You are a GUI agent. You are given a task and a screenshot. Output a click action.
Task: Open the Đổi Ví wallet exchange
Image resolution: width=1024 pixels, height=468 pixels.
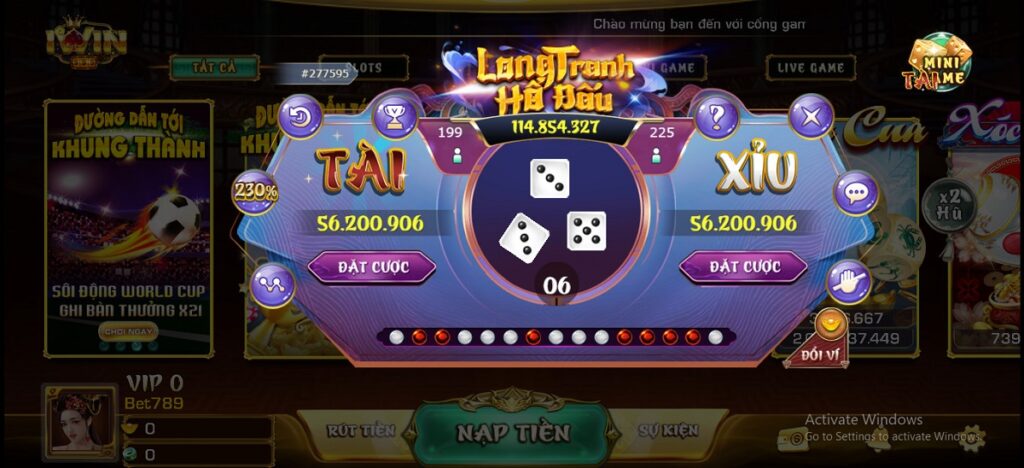coord(824,337)
